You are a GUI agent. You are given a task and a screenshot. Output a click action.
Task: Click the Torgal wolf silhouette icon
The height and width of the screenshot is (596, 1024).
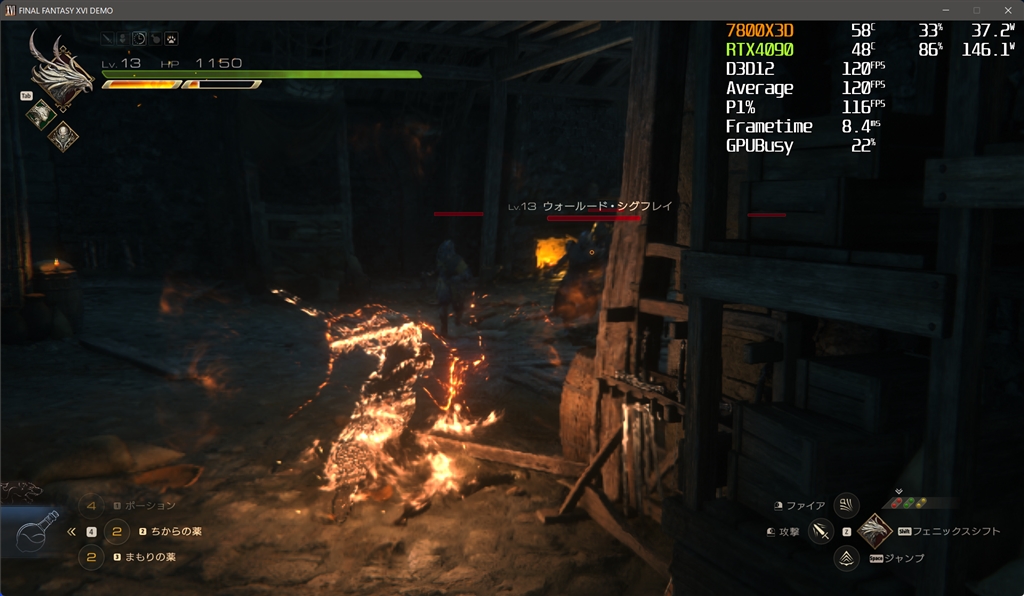20,491
